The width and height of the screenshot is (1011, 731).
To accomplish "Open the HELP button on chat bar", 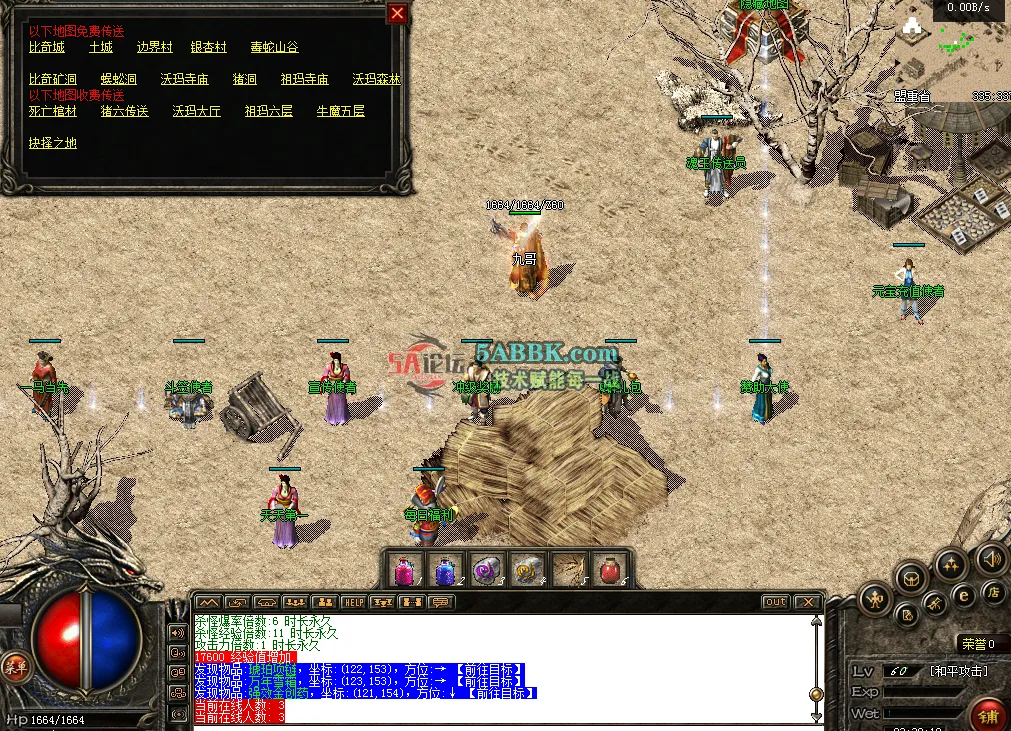I will pyautogui.click(x=353, y=602).
